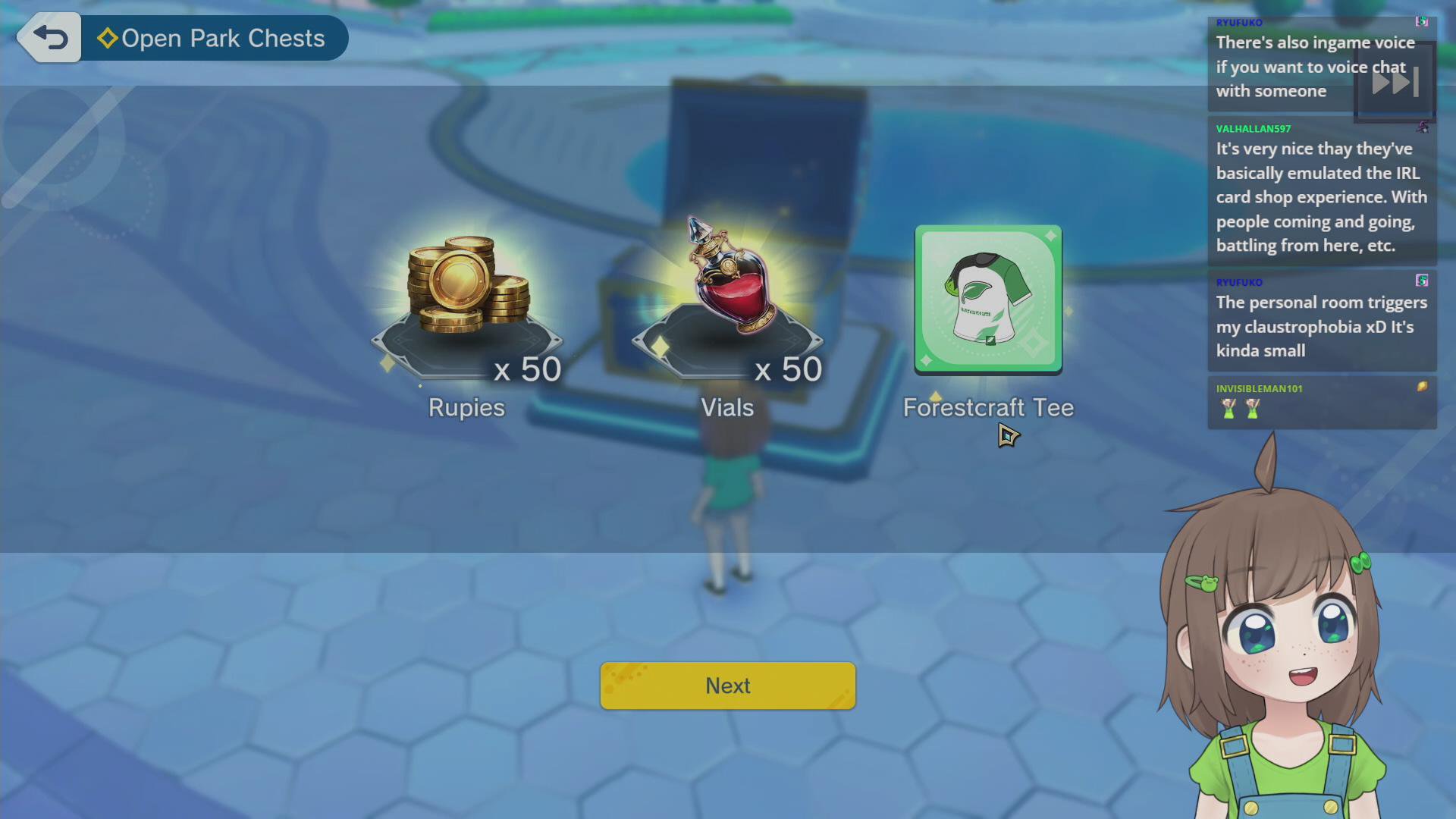Go back using the arrow button

(50, 38)
